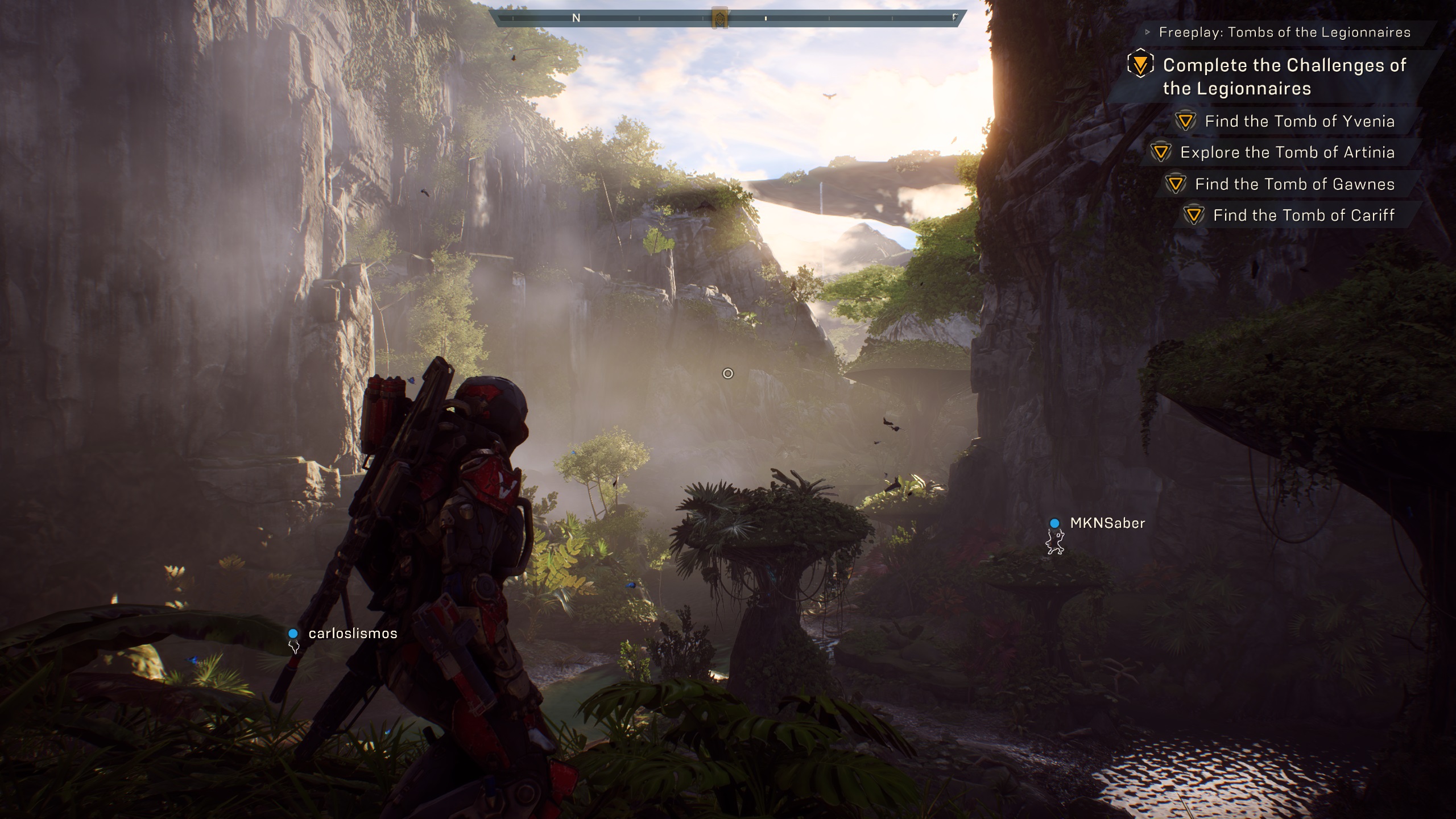The image size is (1456, 819).
Task: Open the Complete the Challenges of the Legionnaires objective
Action: click(1284, 77)
